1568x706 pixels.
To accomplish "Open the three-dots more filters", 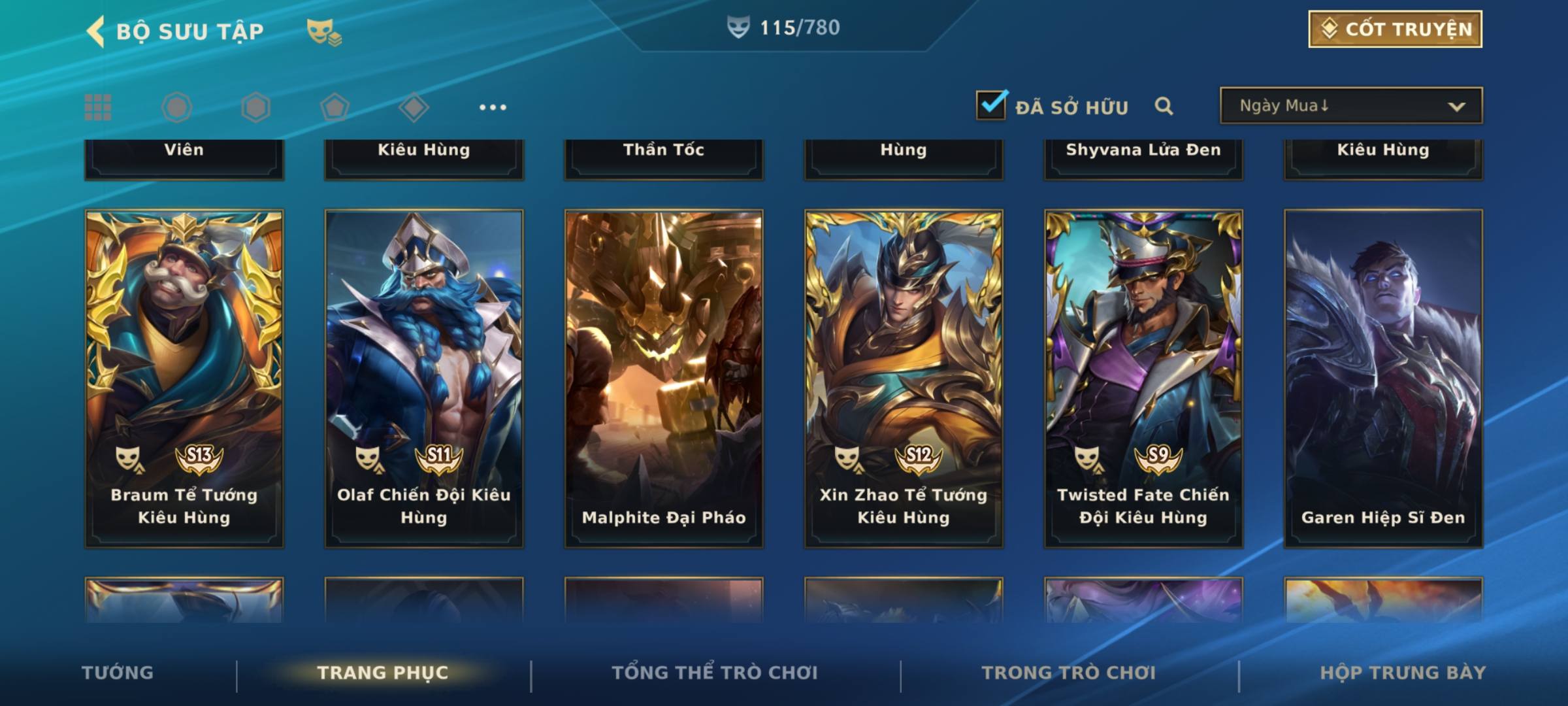I will coord(493,107).
